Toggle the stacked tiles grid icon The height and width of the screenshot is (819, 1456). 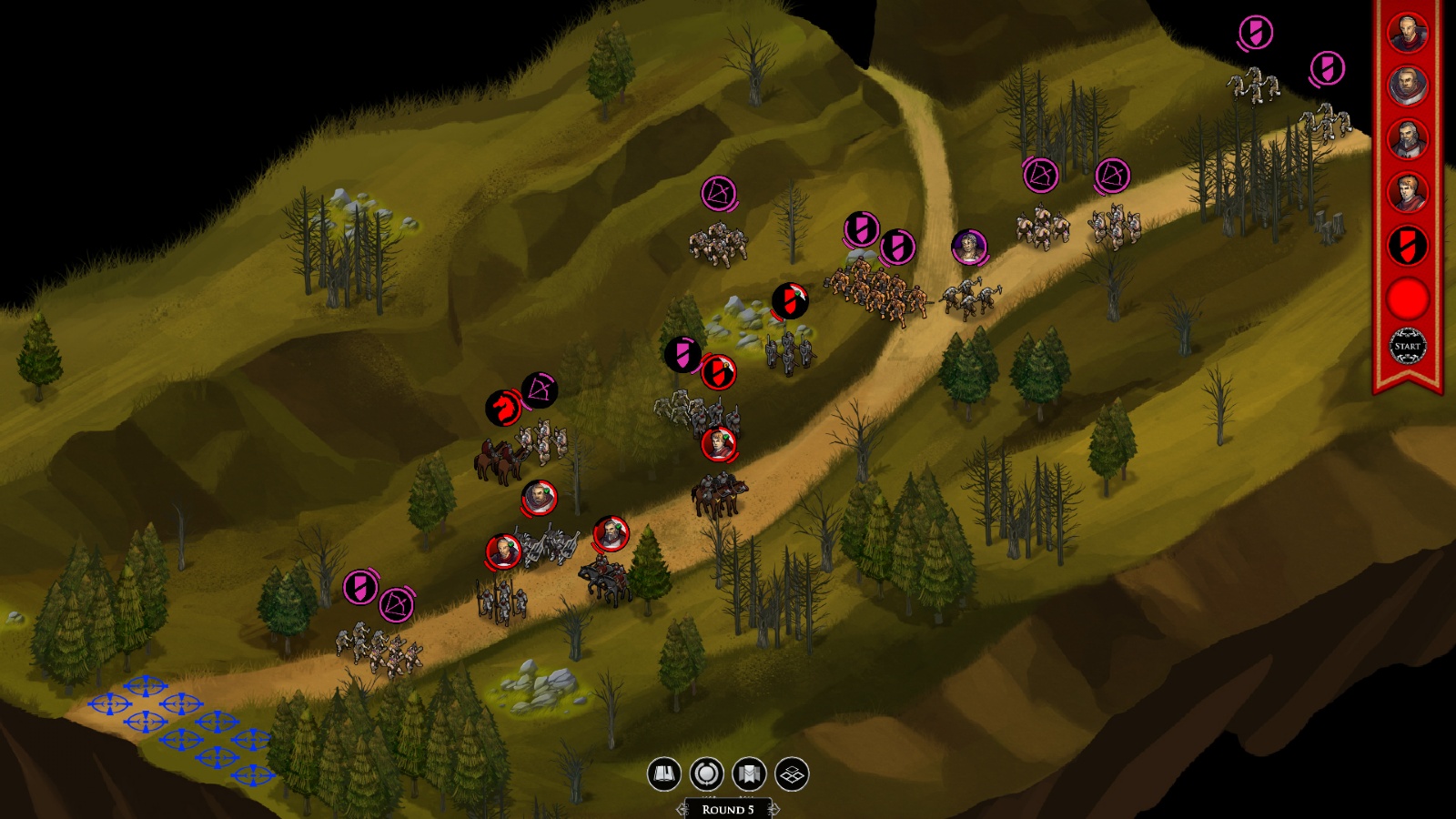792,774
